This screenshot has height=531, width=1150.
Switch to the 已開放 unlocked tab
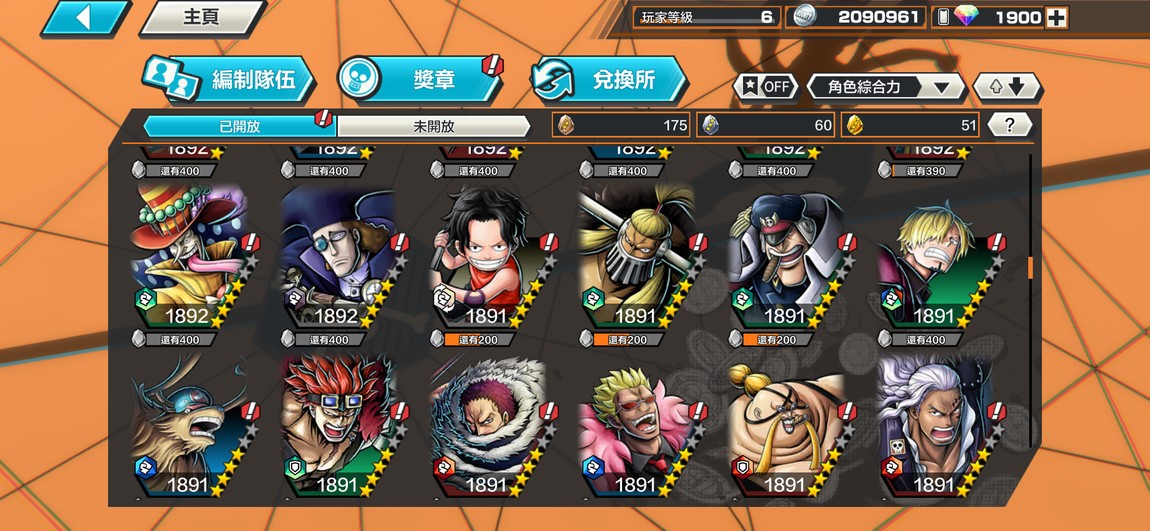tap(239, 126)
